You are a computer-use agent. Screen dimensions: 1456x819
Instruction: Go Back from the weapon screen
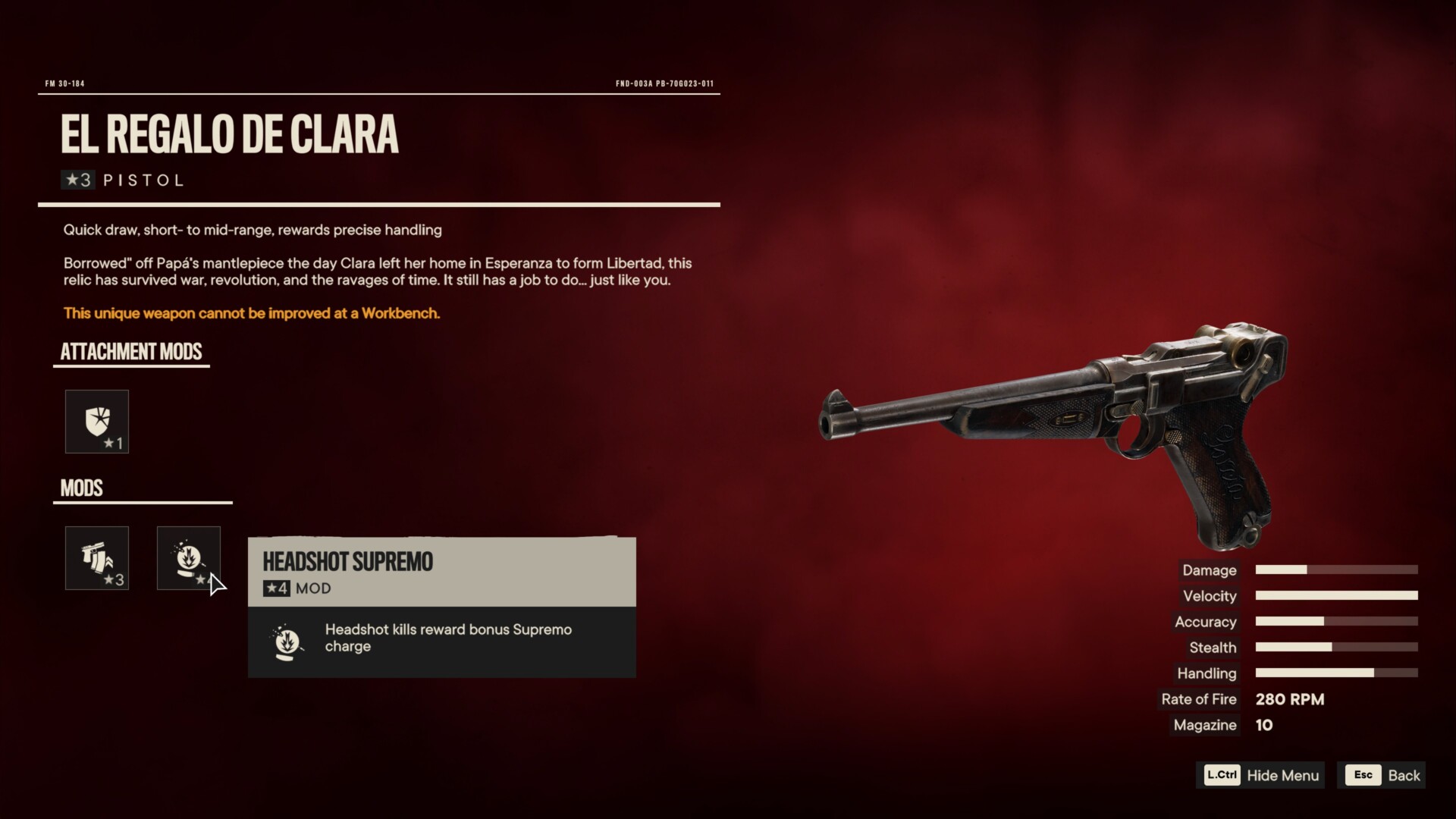pyautogui.click(x=1382, y=775)
